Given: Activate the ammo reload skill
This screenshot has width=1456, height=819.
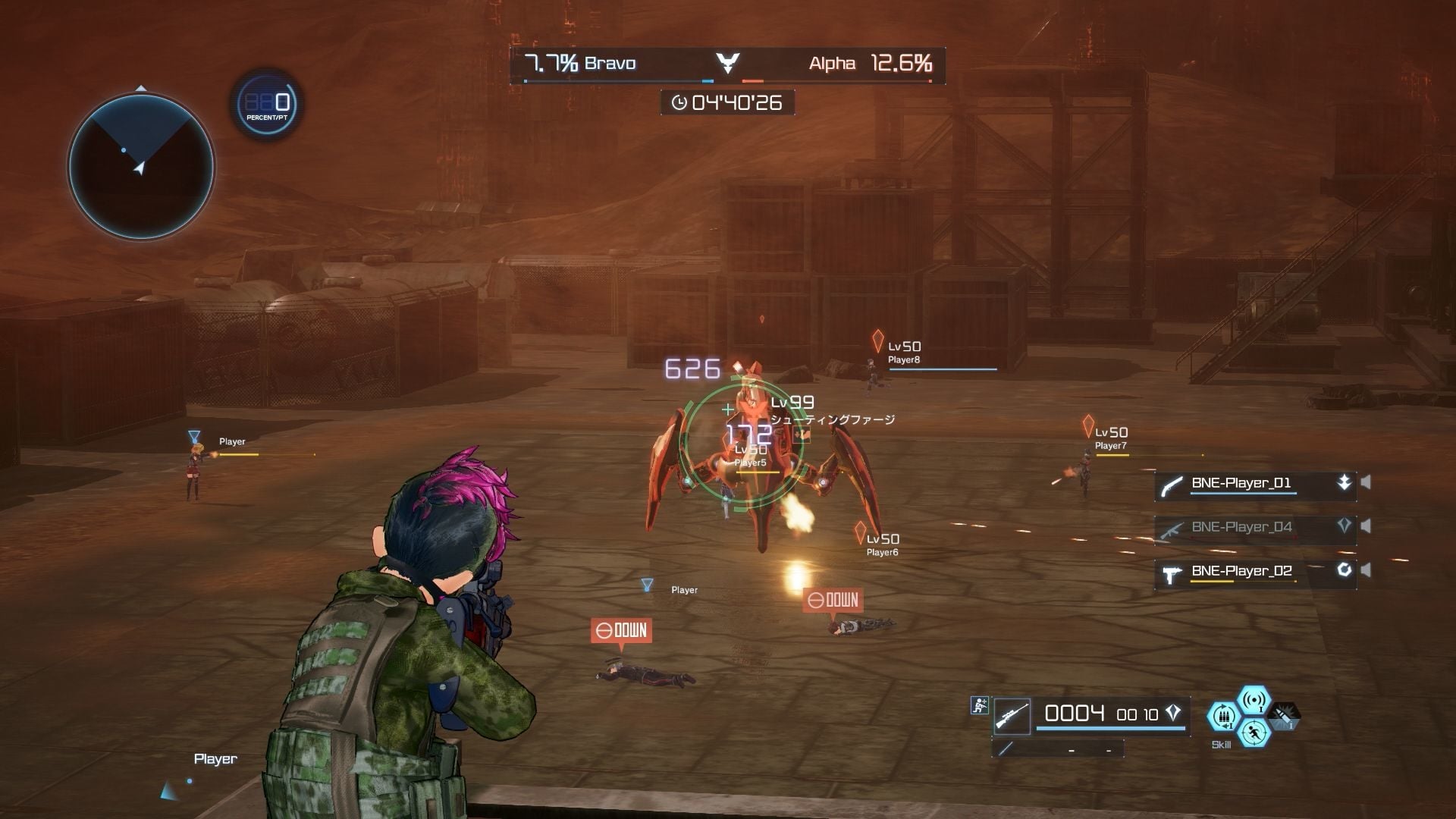Looking at the screenshot, I should click(1223, 716).
